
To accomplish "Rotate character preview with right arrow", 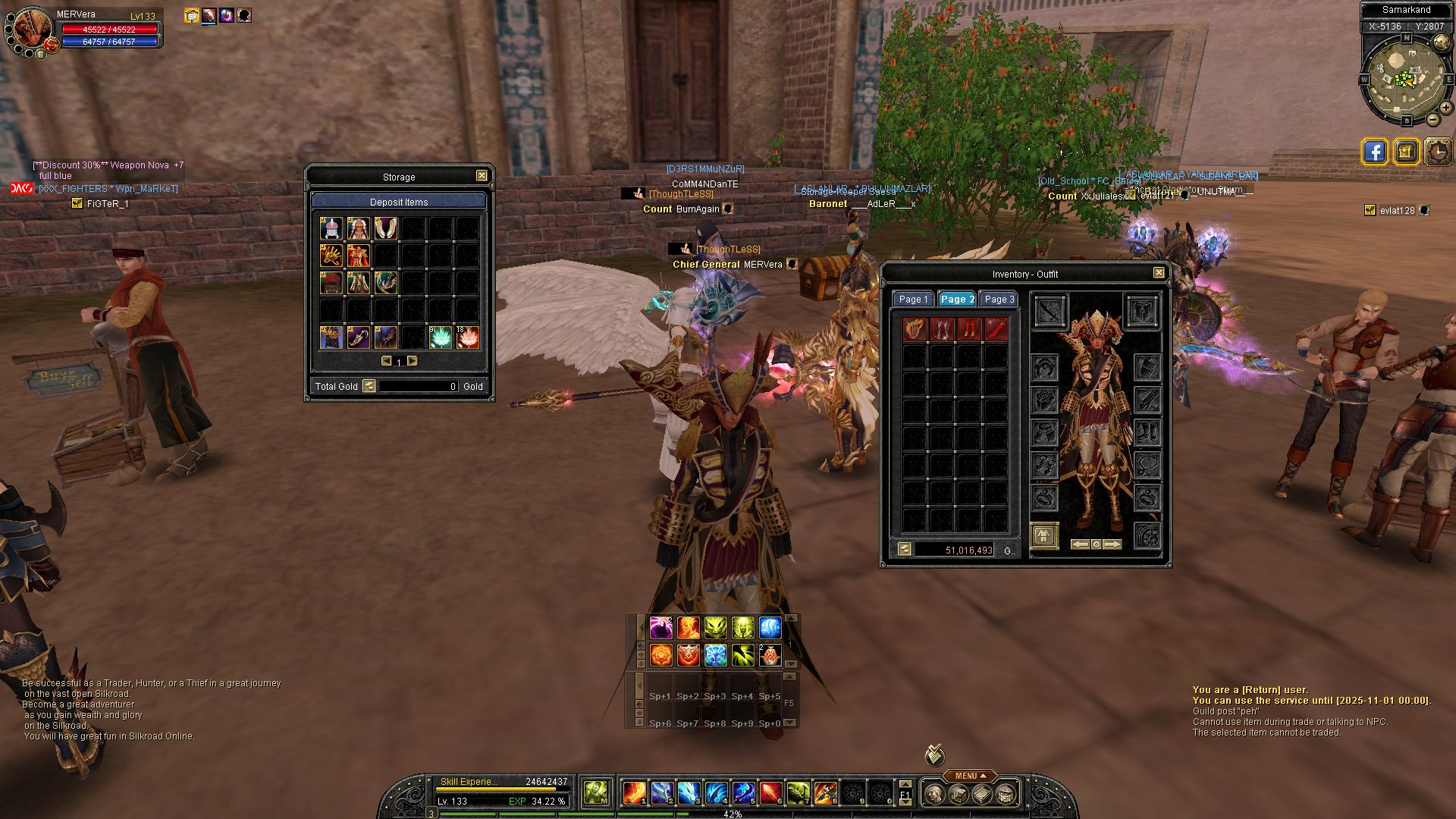I will pos(1112,544).
